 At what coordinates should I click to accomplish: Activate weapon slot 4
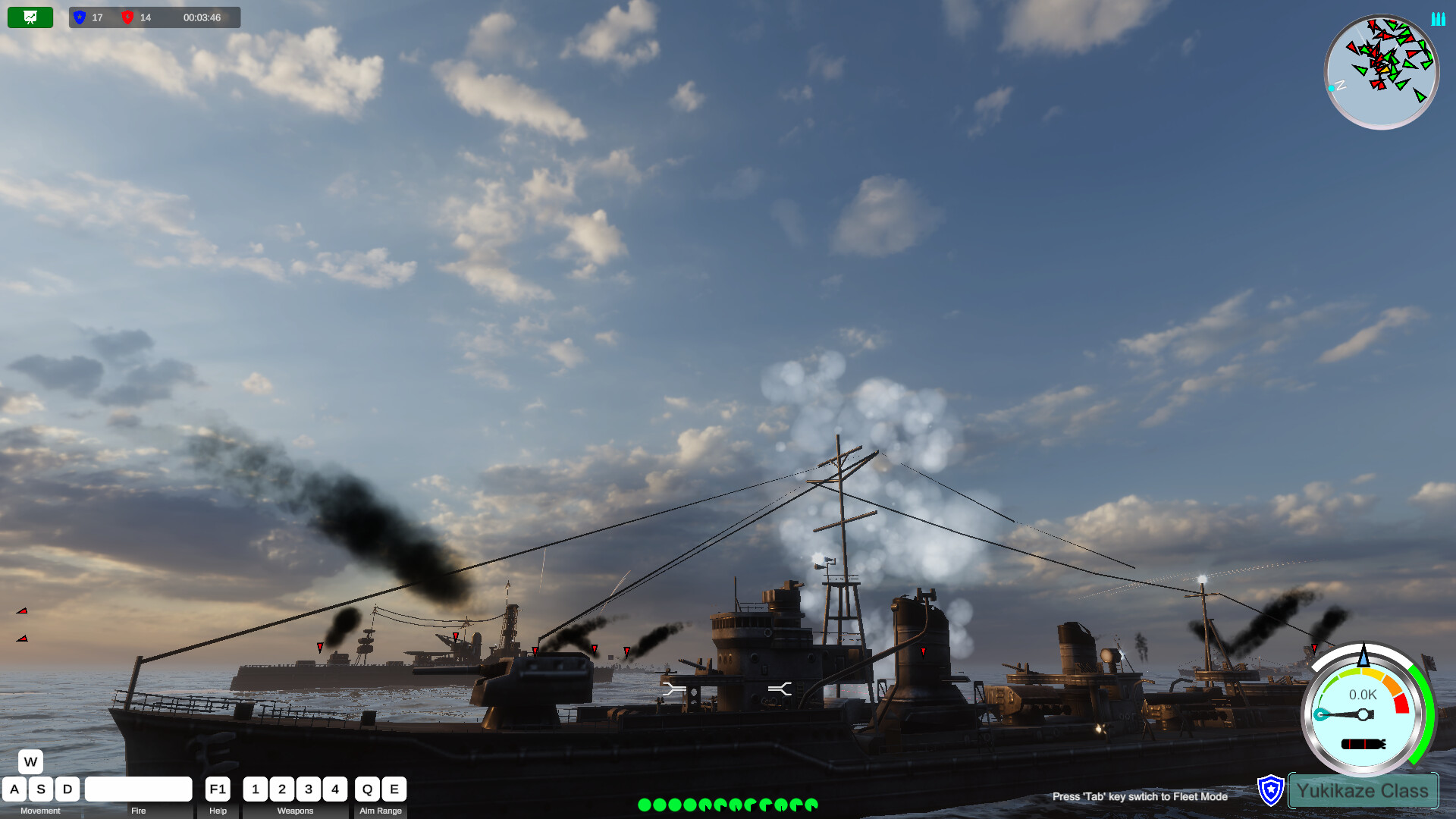click(x=335, y=789)
